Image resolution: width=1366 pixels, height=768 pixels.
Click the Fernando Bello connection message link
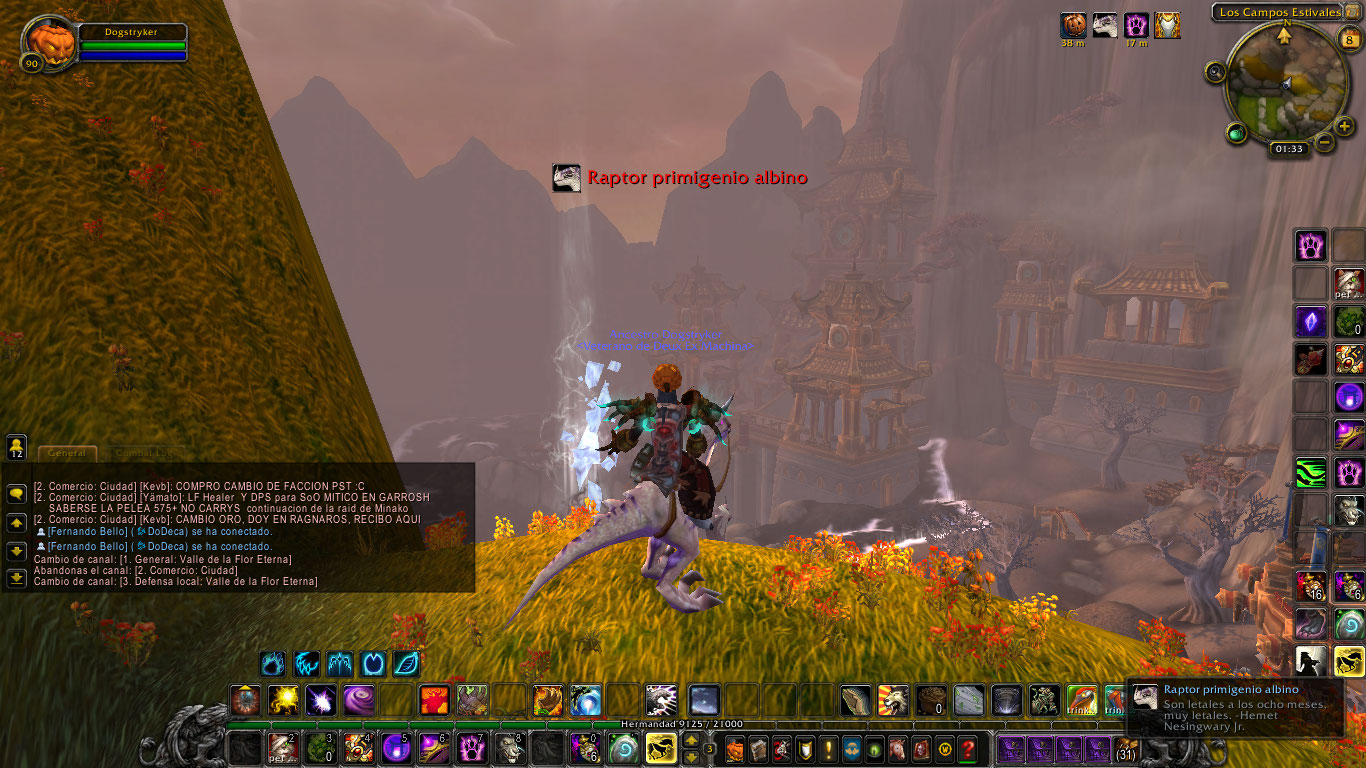coord(86,532)
